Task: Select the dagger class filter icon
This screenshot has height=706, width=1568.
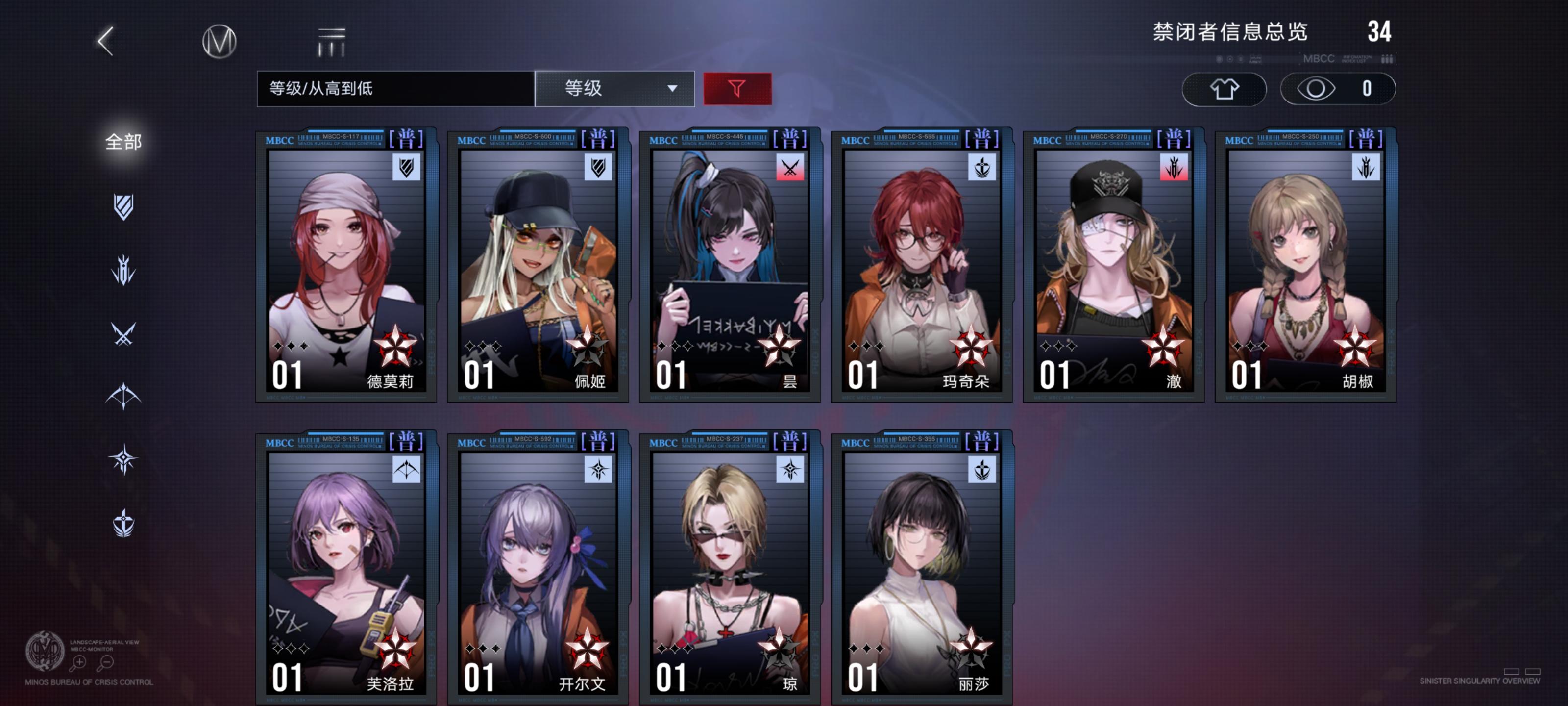Action: pyautogui.click(x=123, y=269)
